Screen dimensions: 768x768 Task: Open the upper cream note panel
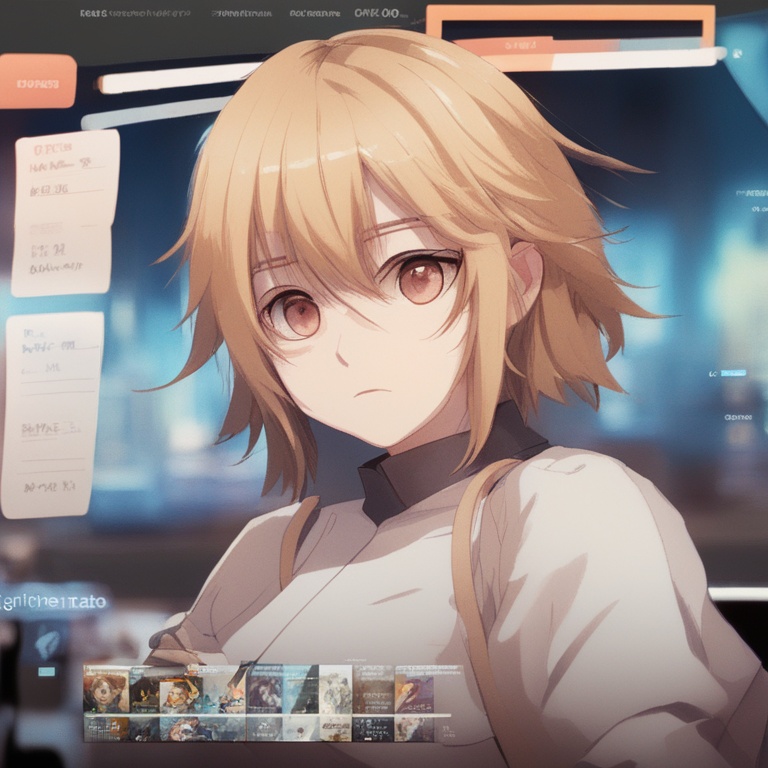tap(65, 212)
